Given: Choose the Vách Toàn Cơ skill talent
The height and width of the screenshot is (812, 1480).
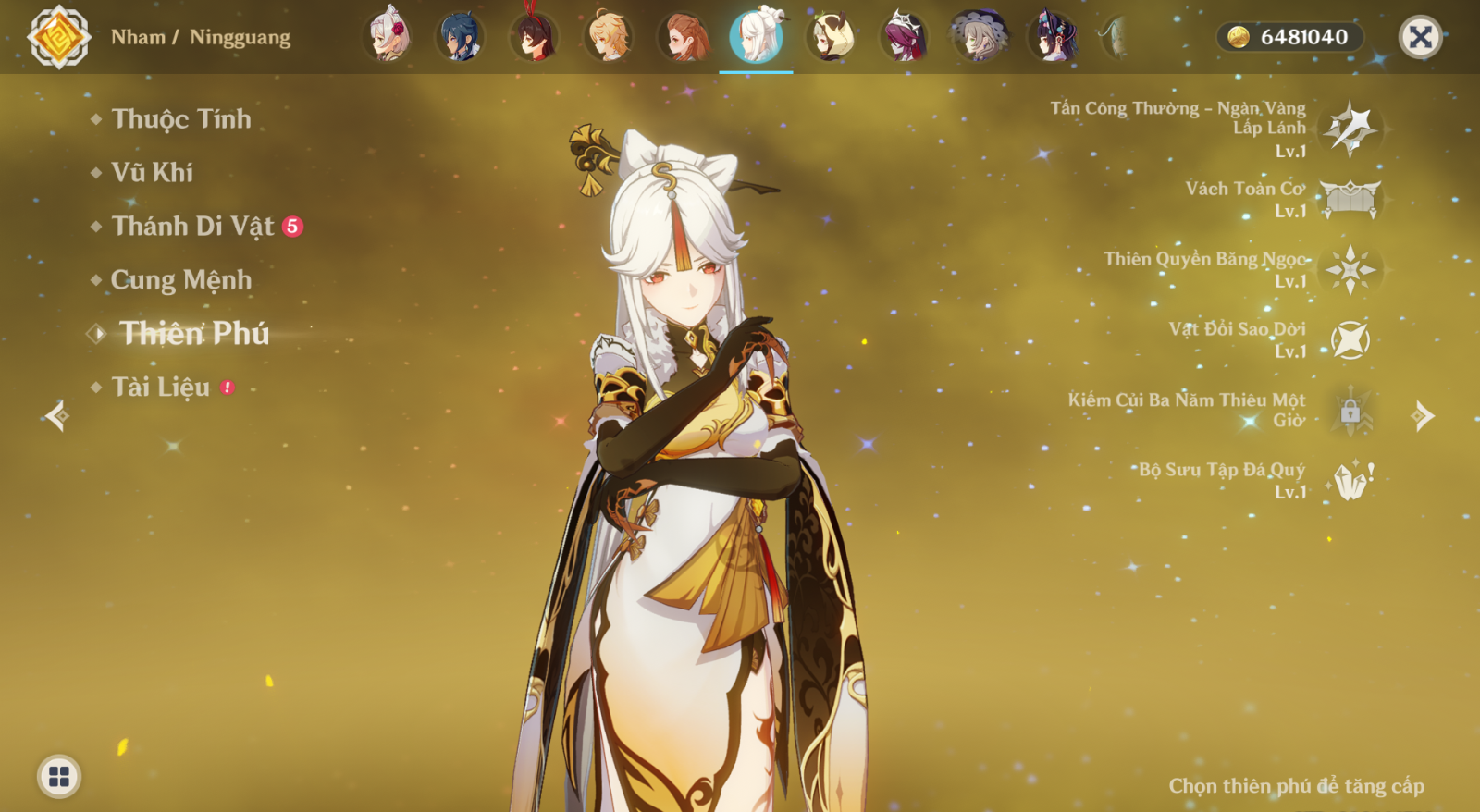Looking at the screenshot, I should tap(1350, 199).
